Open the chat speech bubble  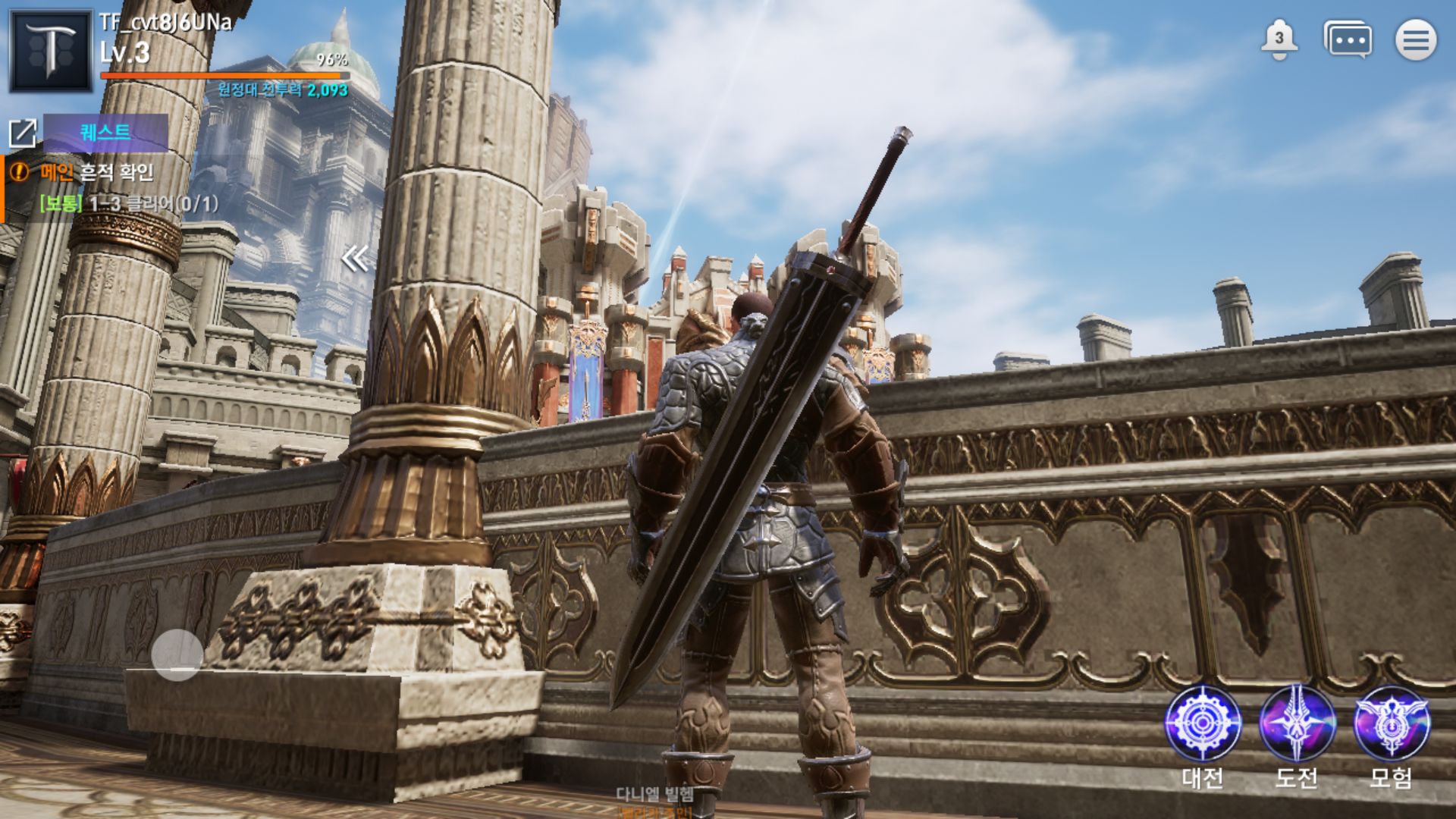(1348, 39)
